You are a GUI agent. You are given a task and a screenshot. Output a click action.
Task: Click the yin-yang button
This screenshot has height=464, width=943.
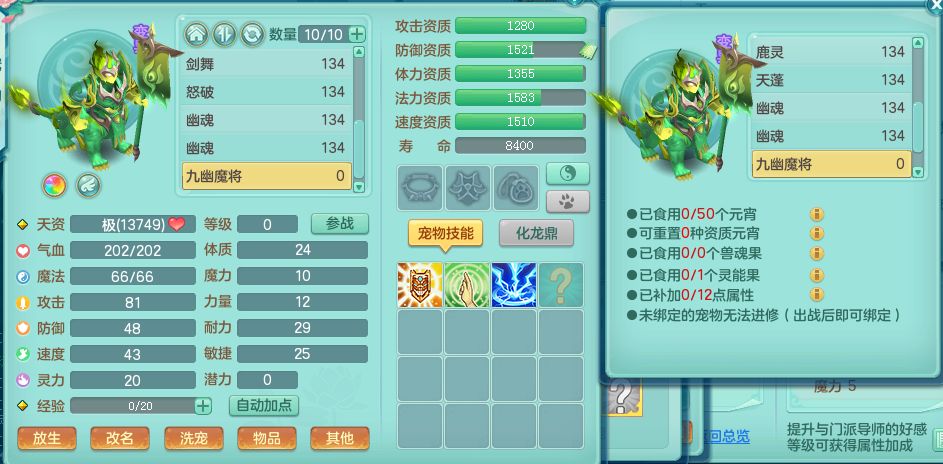click(x=567, y=173)
